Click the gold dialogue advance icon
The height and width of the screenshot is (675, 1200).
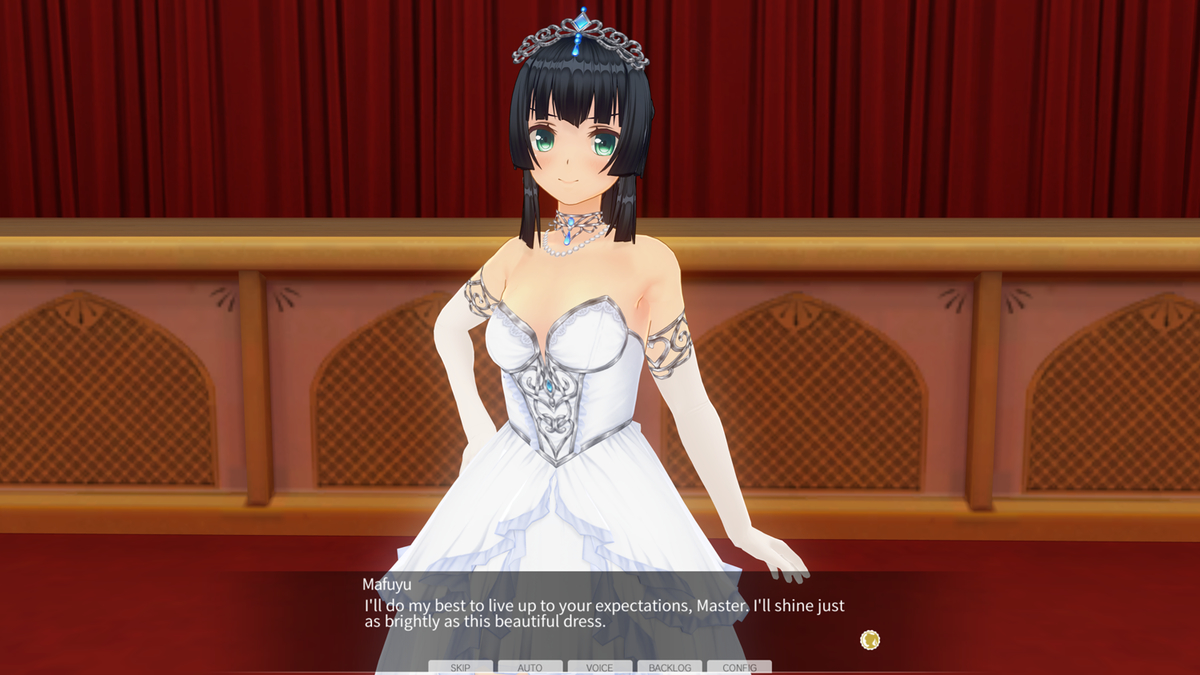[870, 639]
